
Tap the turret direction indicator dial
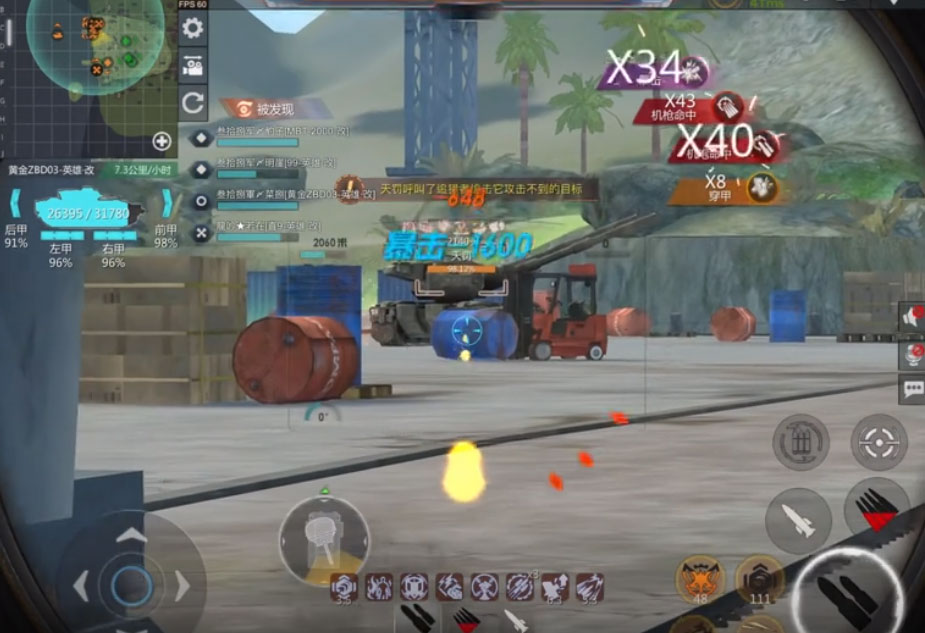[x=323, y=539]
